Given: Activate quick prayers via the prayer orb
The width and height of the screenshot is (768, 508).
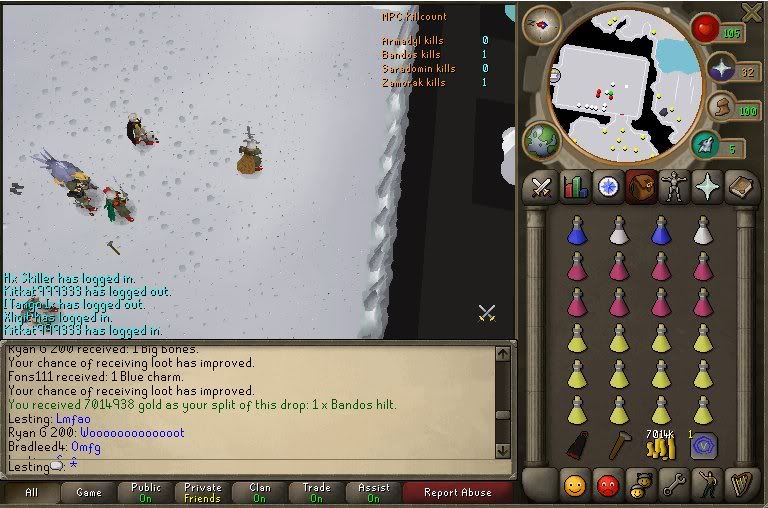Looking at the screenshot, I should point(719,68).
